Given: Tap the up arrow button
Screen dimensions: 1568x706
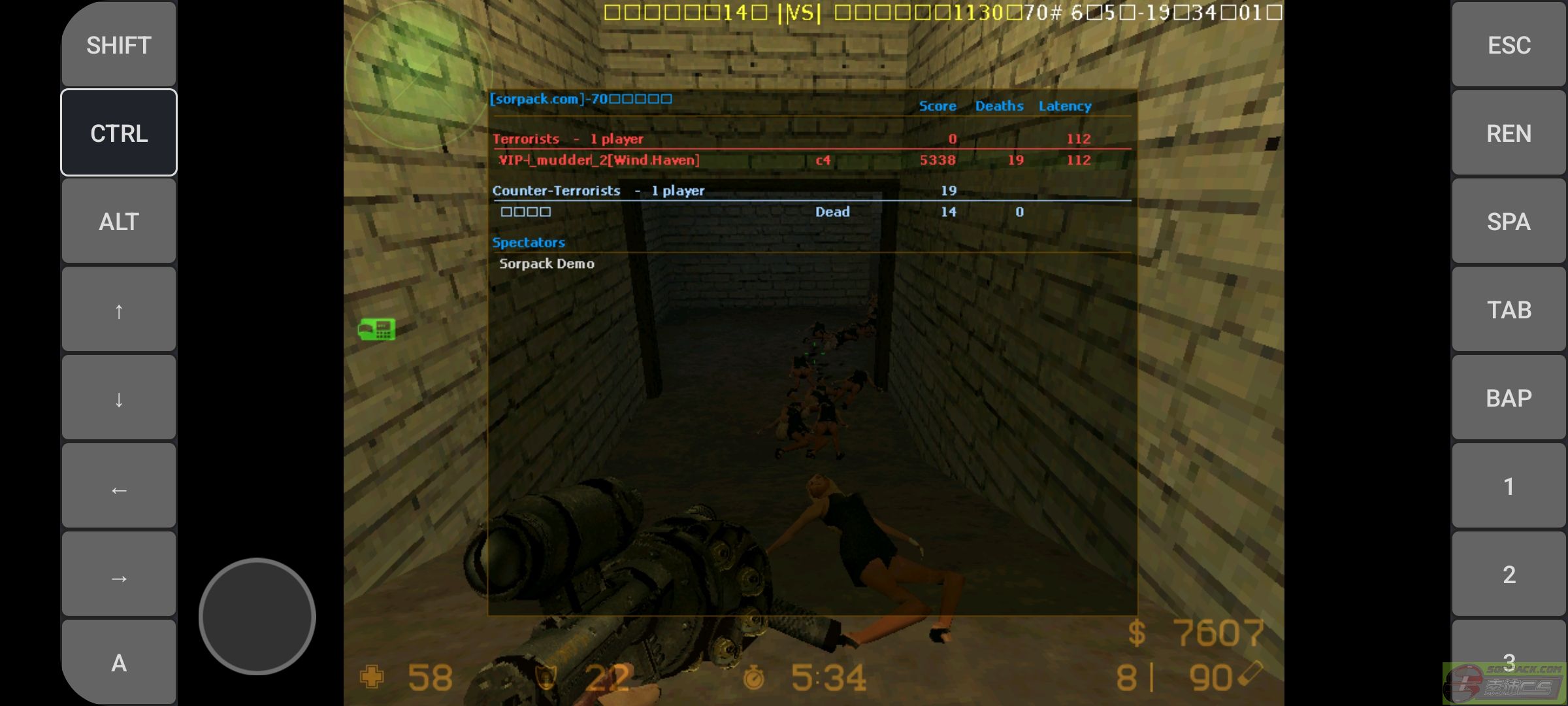Looking at the screenshot, I should [119, 309].
